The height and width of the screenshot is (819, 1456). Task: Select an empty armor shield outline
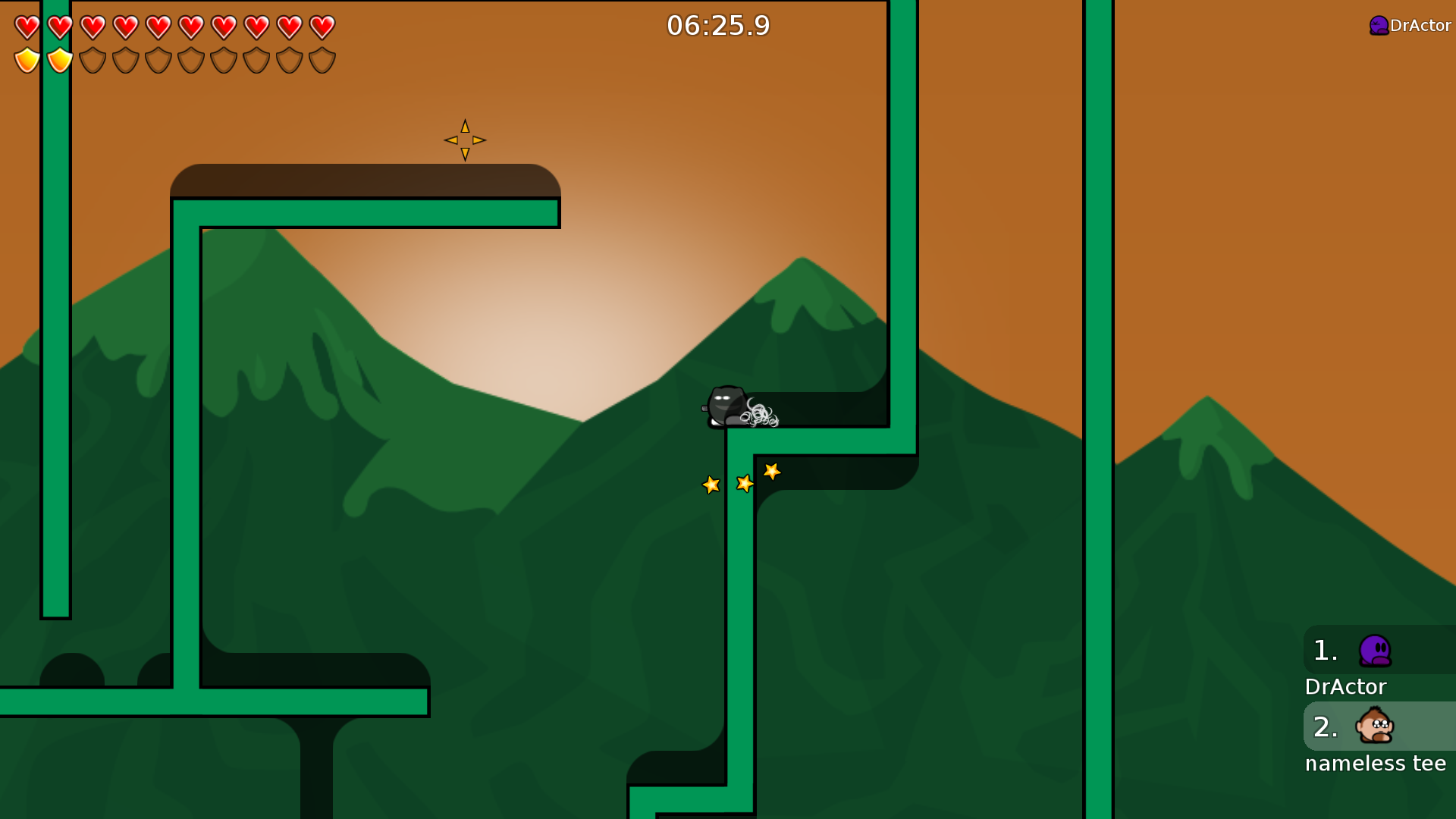[x=92, y=60]
